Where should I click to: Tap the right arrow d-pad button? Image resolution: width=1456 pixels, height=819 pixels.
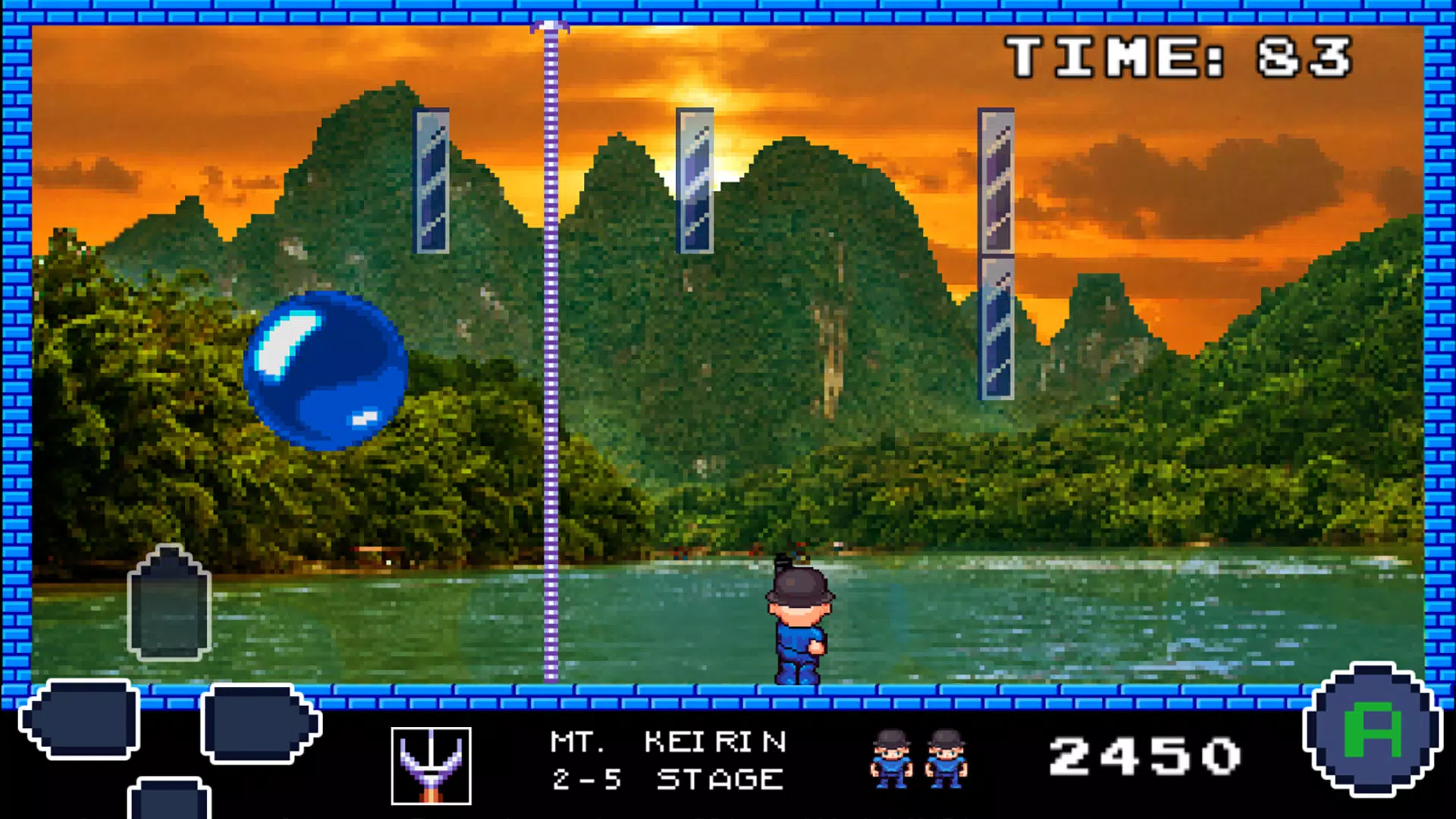(x=259, y=723)
